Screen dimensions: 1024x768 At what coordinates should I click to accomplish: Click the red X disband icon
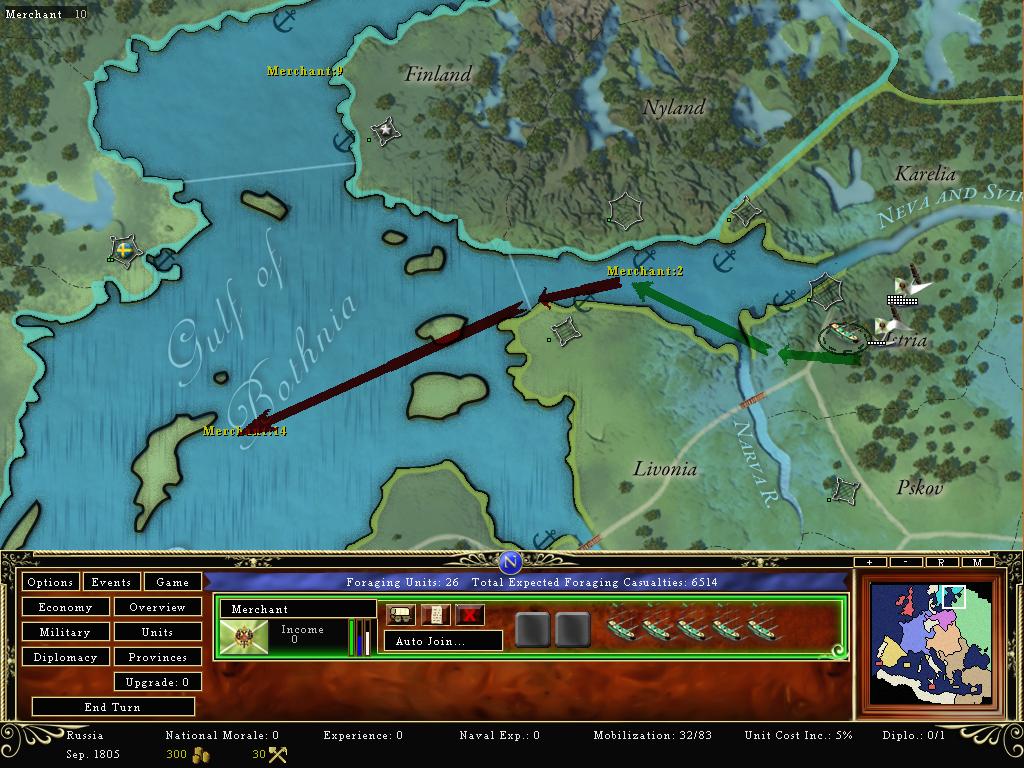point(469,615)
